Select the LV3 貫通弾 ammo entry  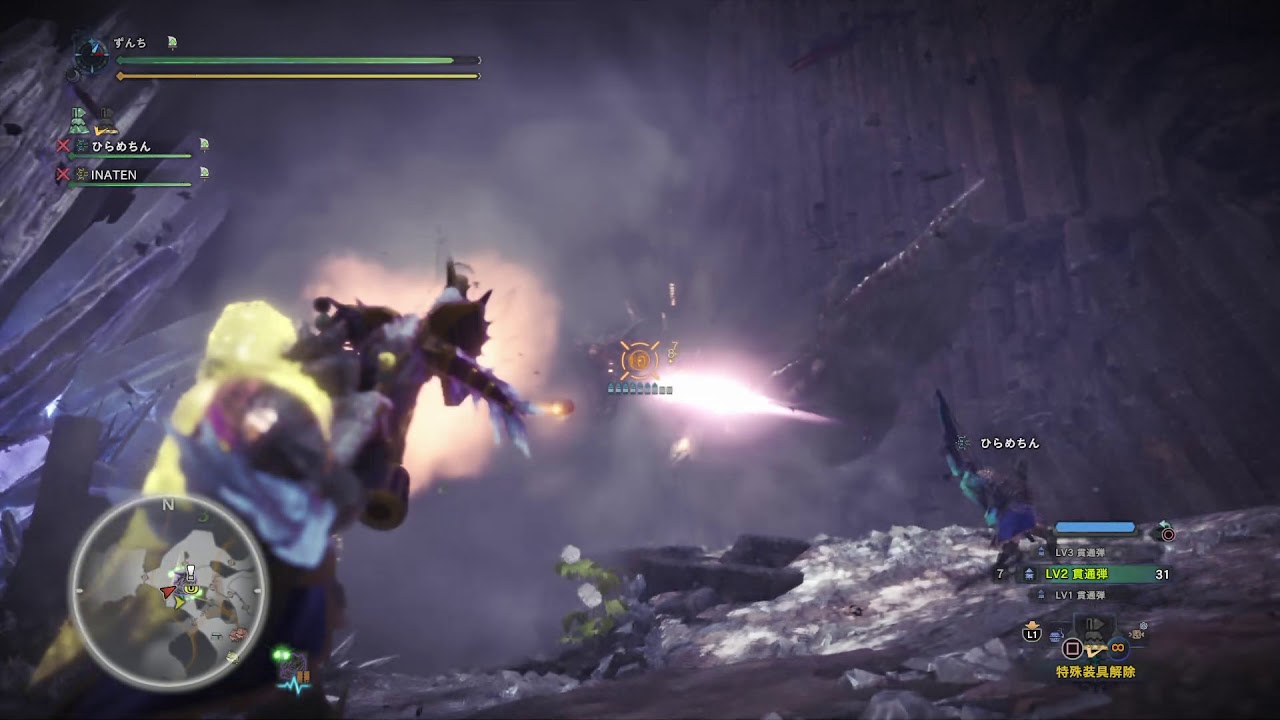[1080, 553]
